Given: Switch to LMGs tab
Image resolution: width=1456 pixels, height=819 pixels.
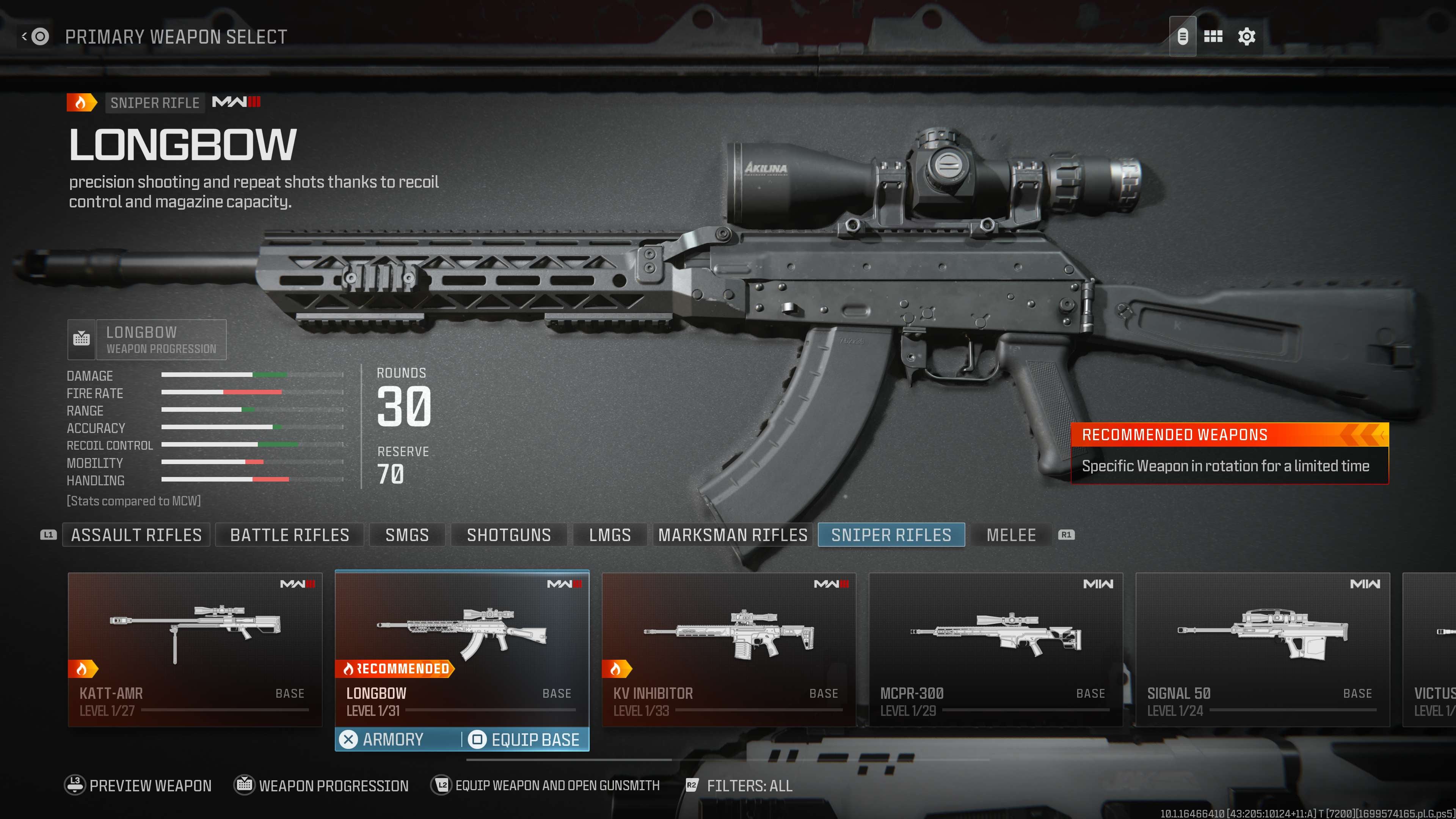Looking at the screenshot, I should click(x=610, y=535).
